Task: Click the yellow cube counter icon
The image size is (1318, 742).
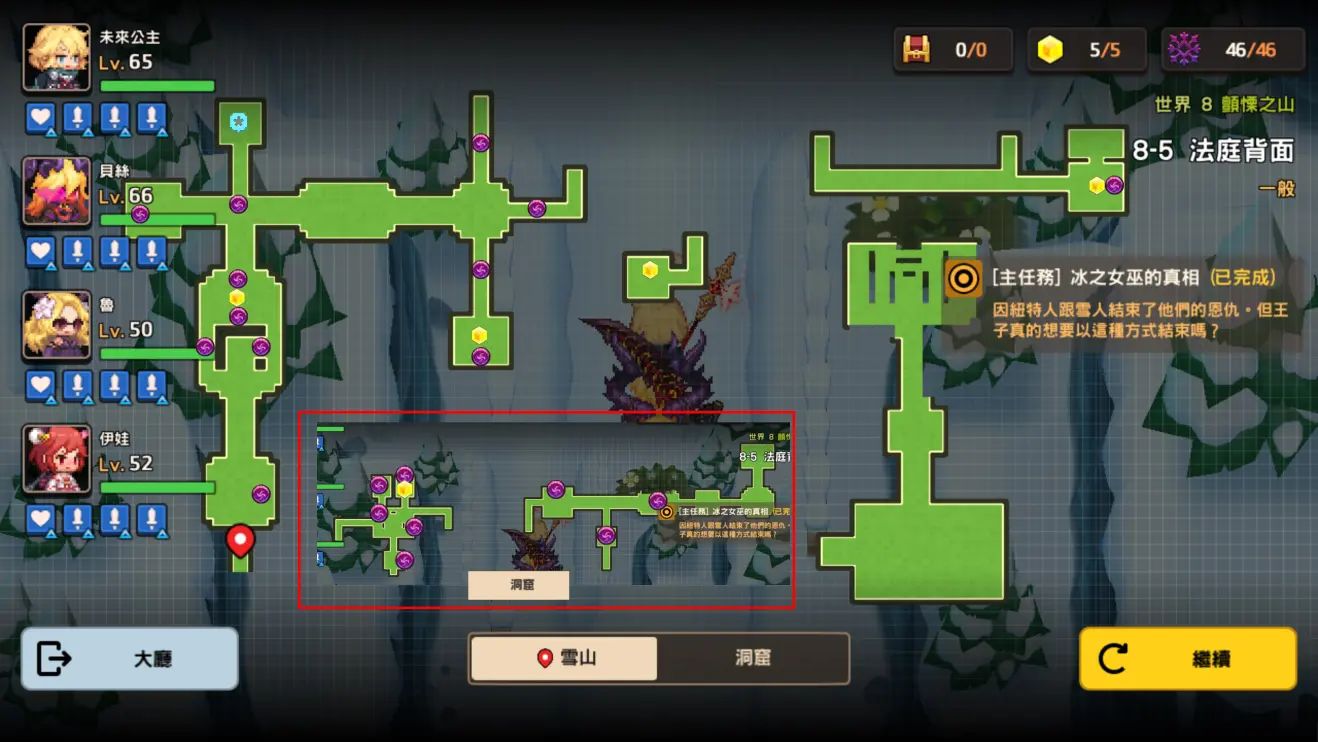Action: click(1050, 50)
